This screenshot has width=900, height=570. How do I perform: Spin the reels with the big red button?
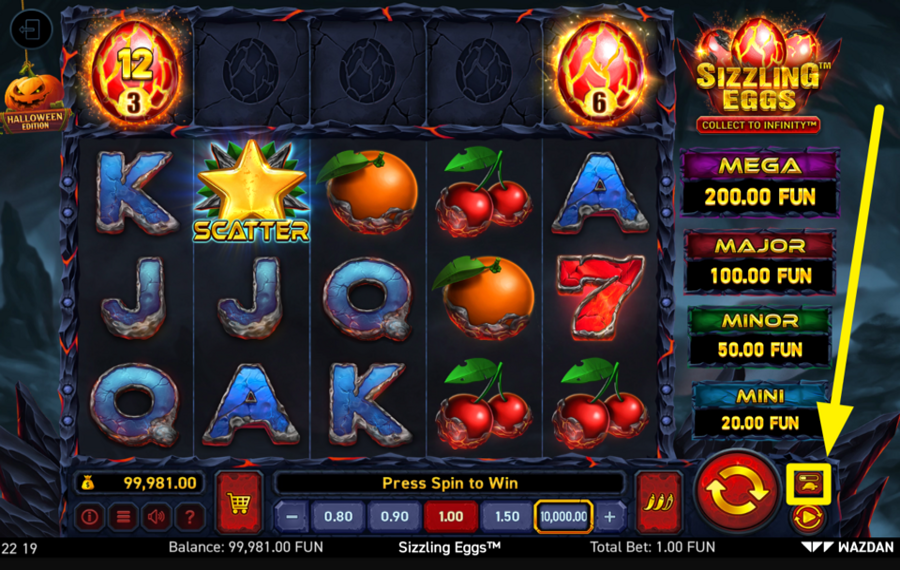pyautogui.click(x=739, y=490)
